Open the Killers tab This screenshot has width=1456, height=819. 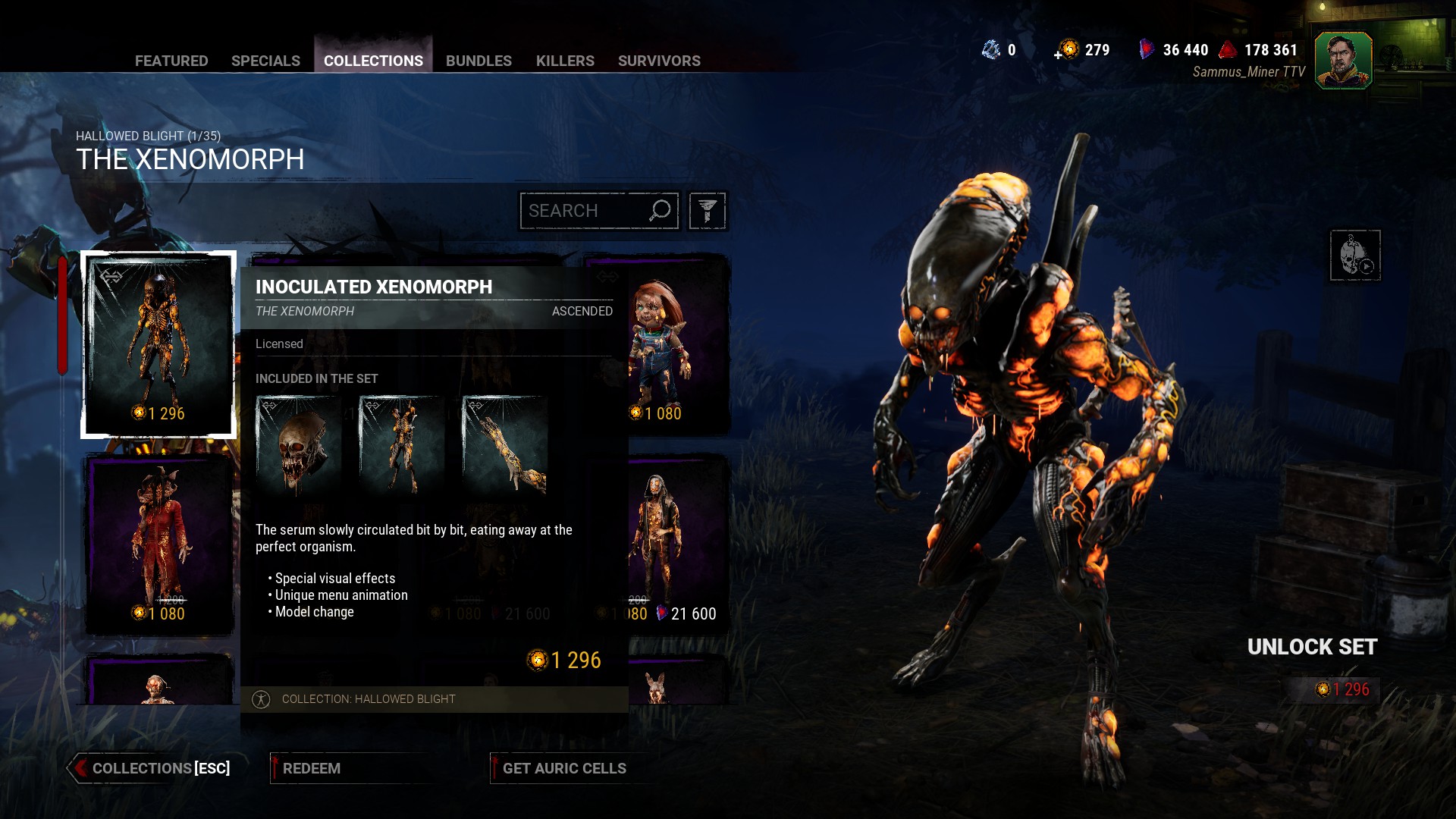pyautogui.click(x=565, y=61)
